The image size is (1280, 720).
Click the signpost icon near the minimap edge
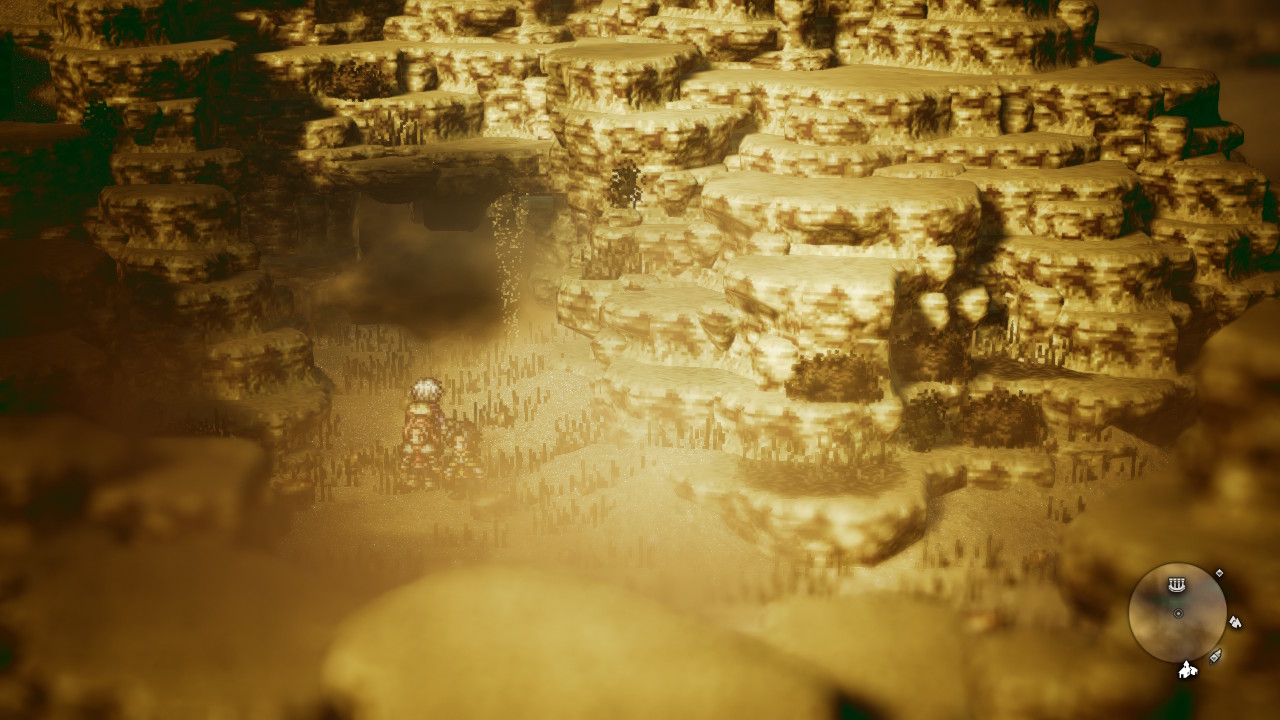point(1216,657)
